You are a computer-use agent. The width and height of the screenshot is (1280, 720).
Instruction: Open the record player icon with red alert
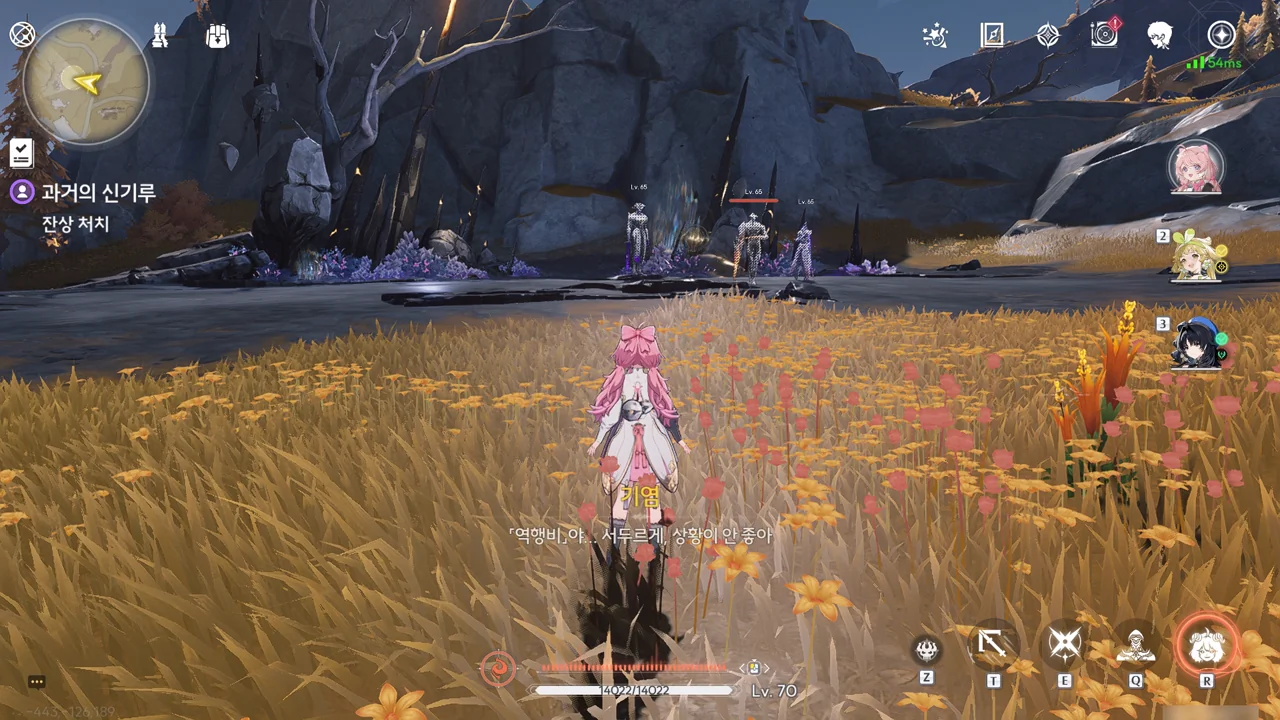[x=1104, y=35]
